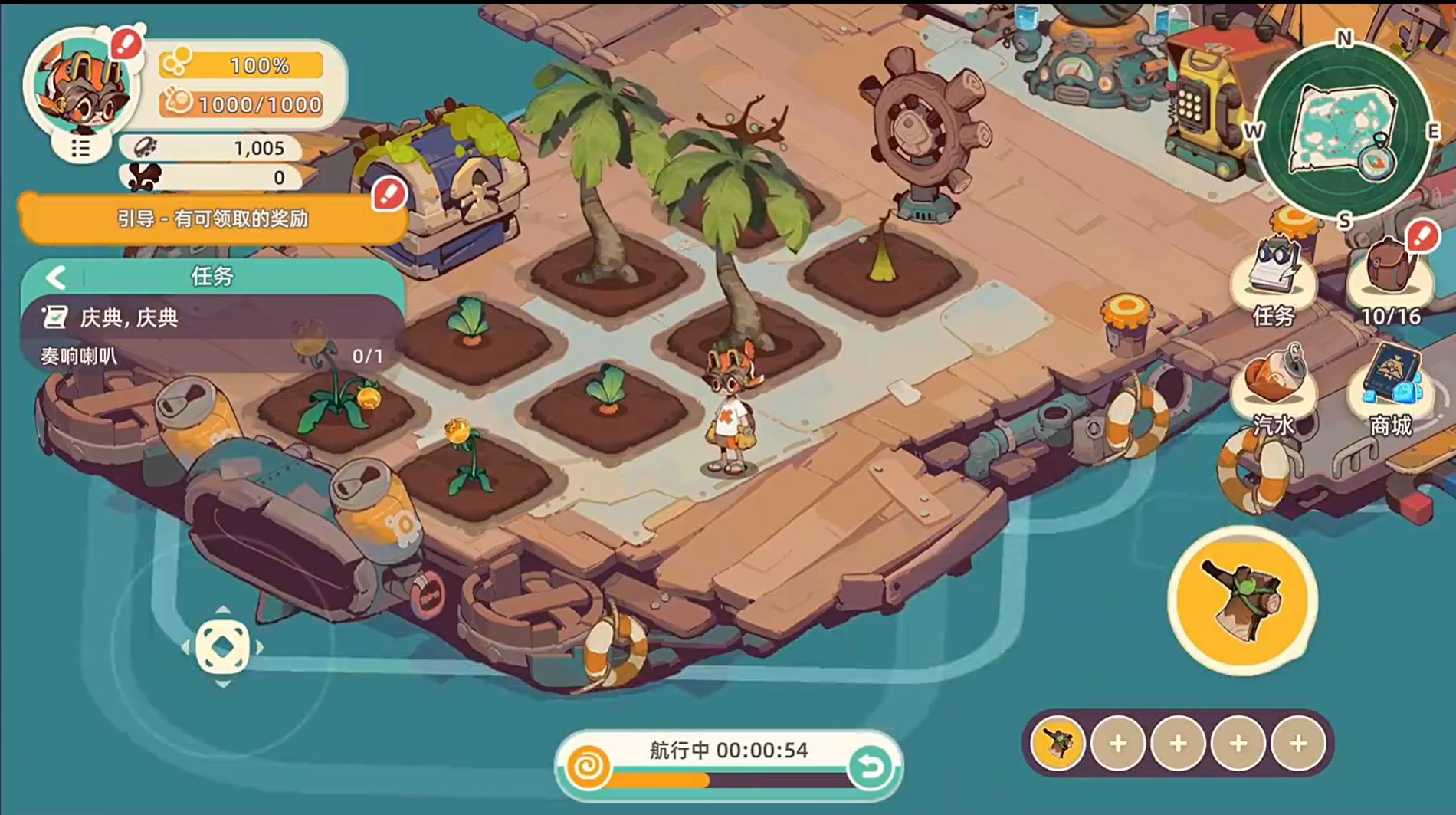Open the compass world map

[1343, 130]
